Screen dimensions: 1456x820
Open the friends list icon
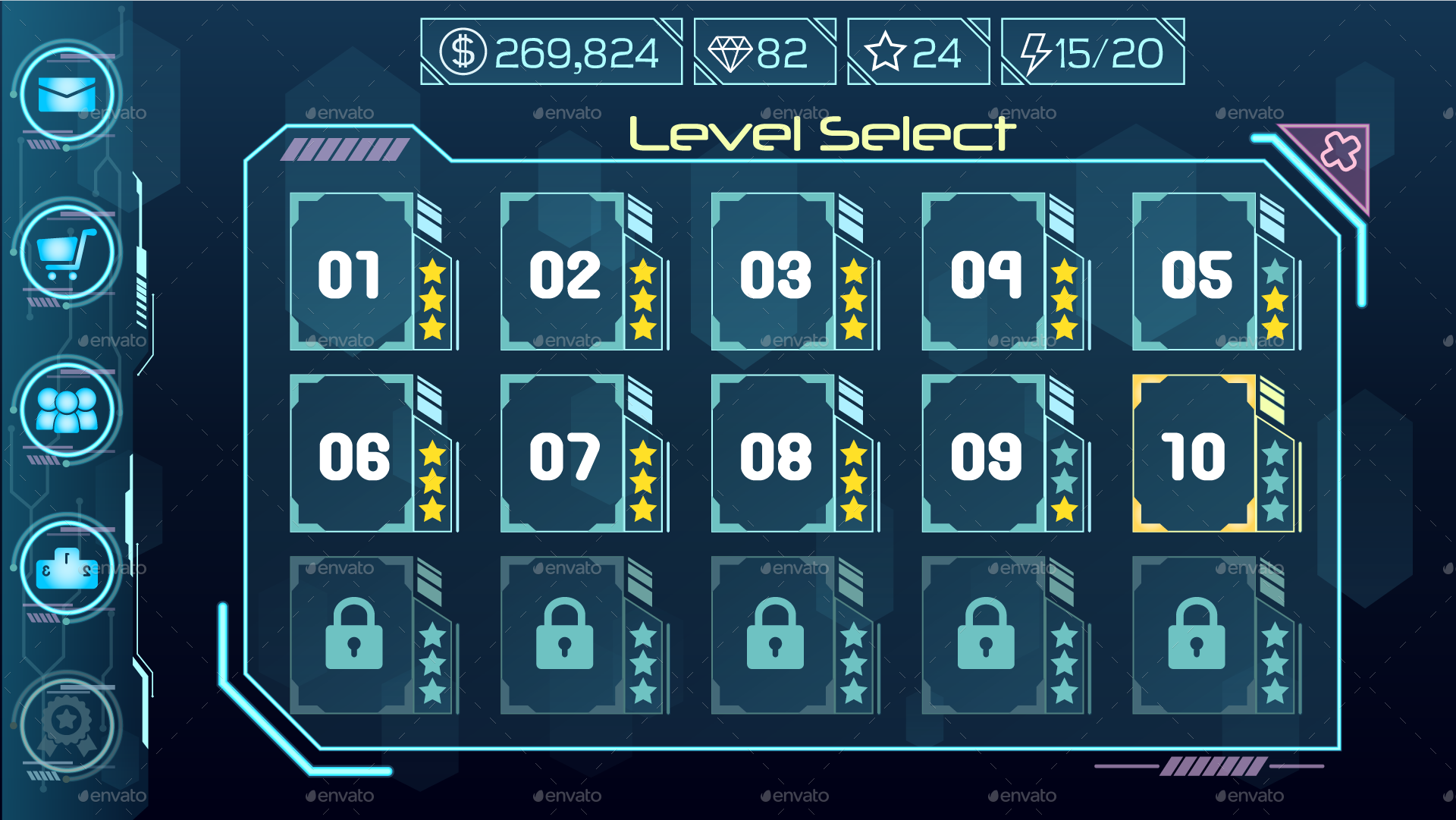(x=67, y=410)
